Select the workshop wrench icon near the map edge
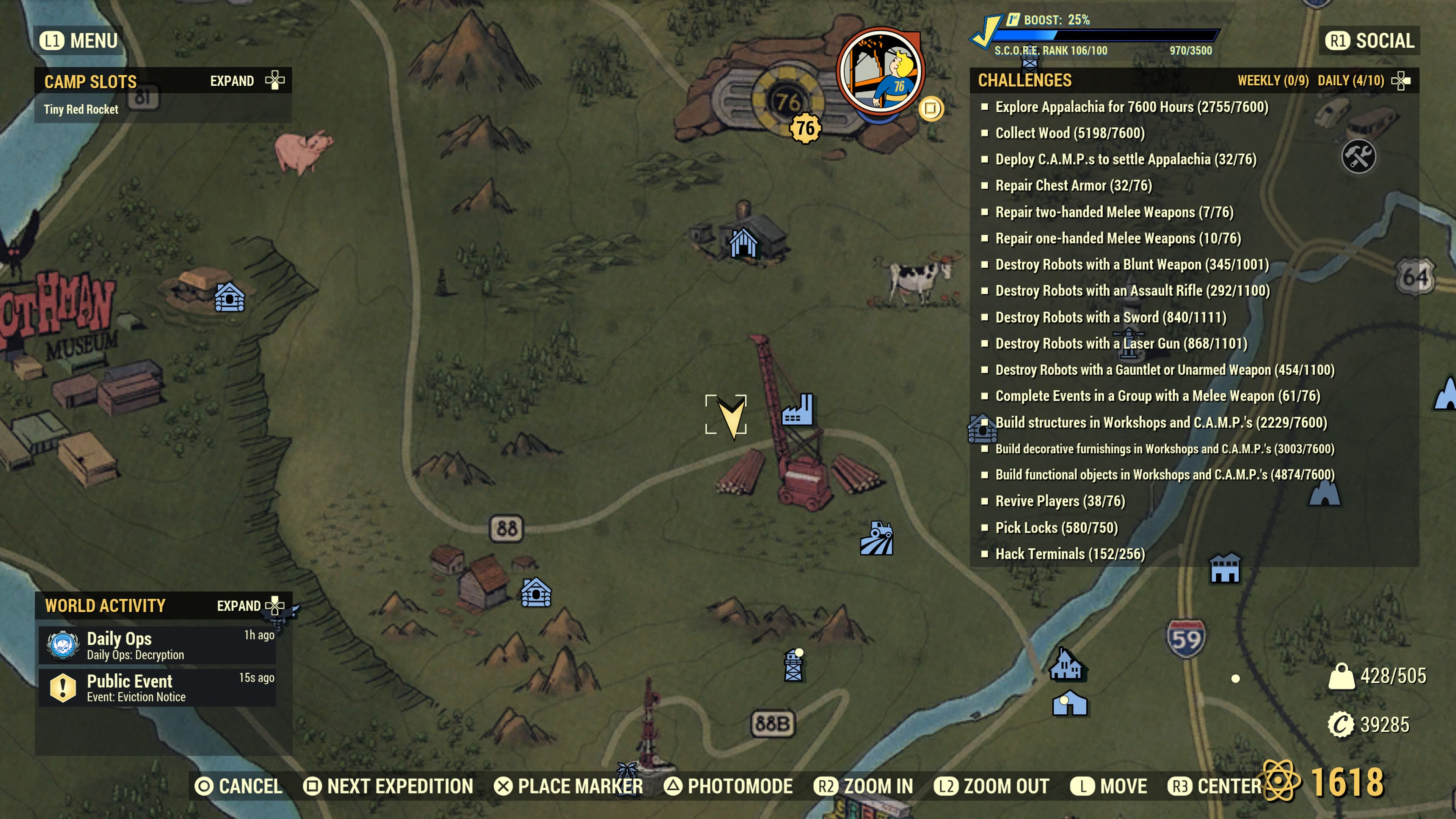 (x=1359, y=156)
